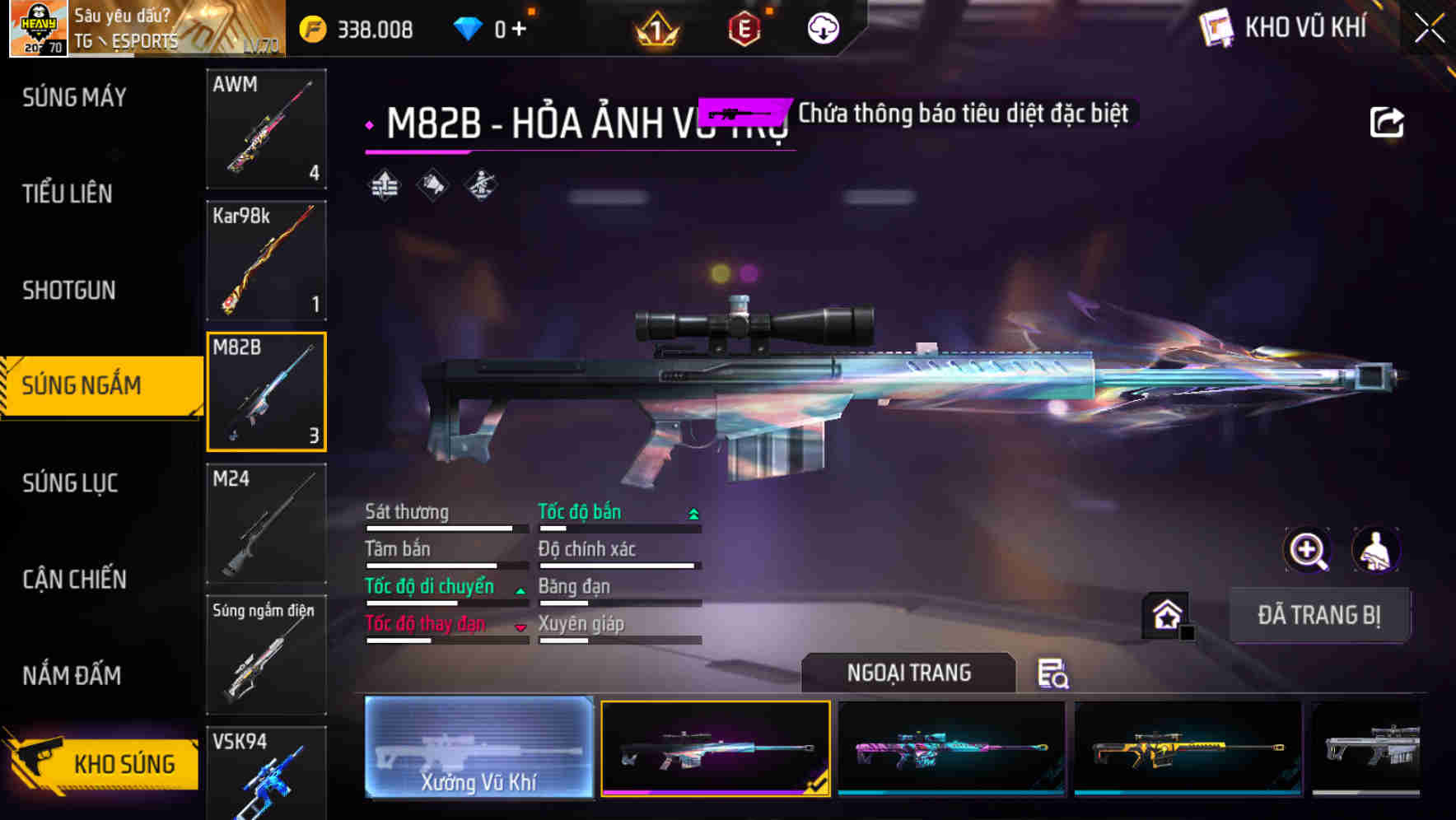1456x820 pixels.
Task: Select the AWM in the weapon list
Action: [x=266, y=130]
